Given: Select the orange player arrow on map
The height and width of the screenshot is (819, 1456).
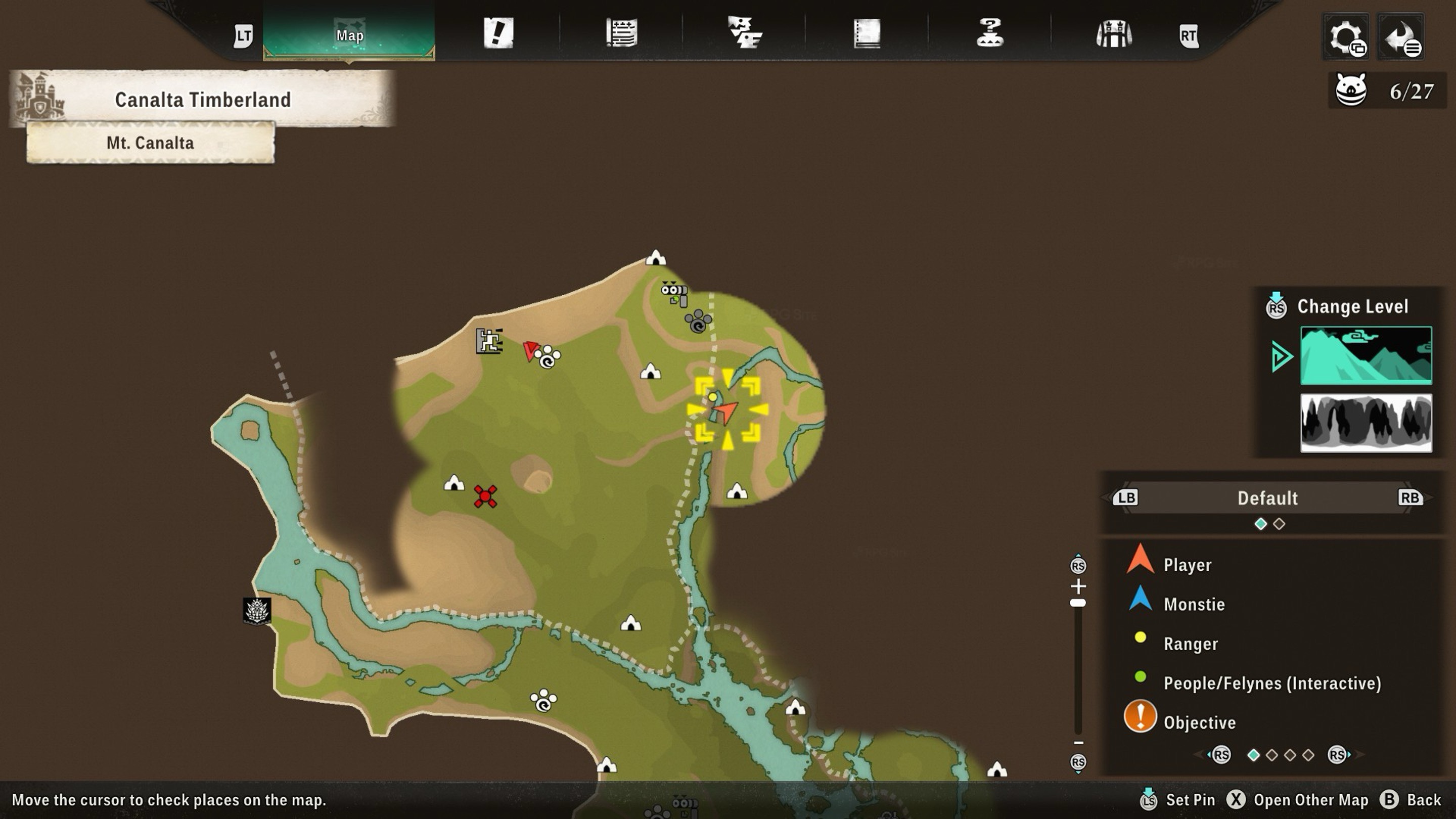Looking at the screenshot, I should click(724, 411).
